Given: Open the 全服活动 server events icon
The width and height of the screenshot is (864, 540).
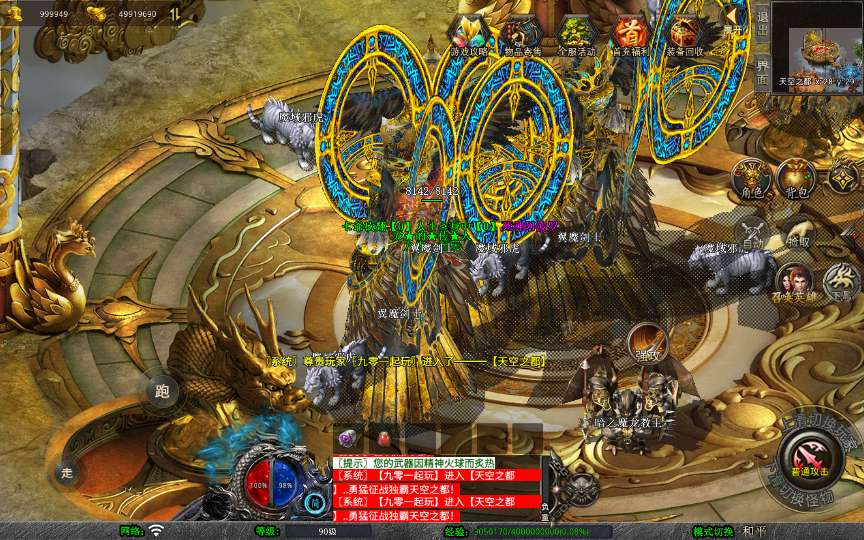Looking at the screenshot, I should coord(577,36).
